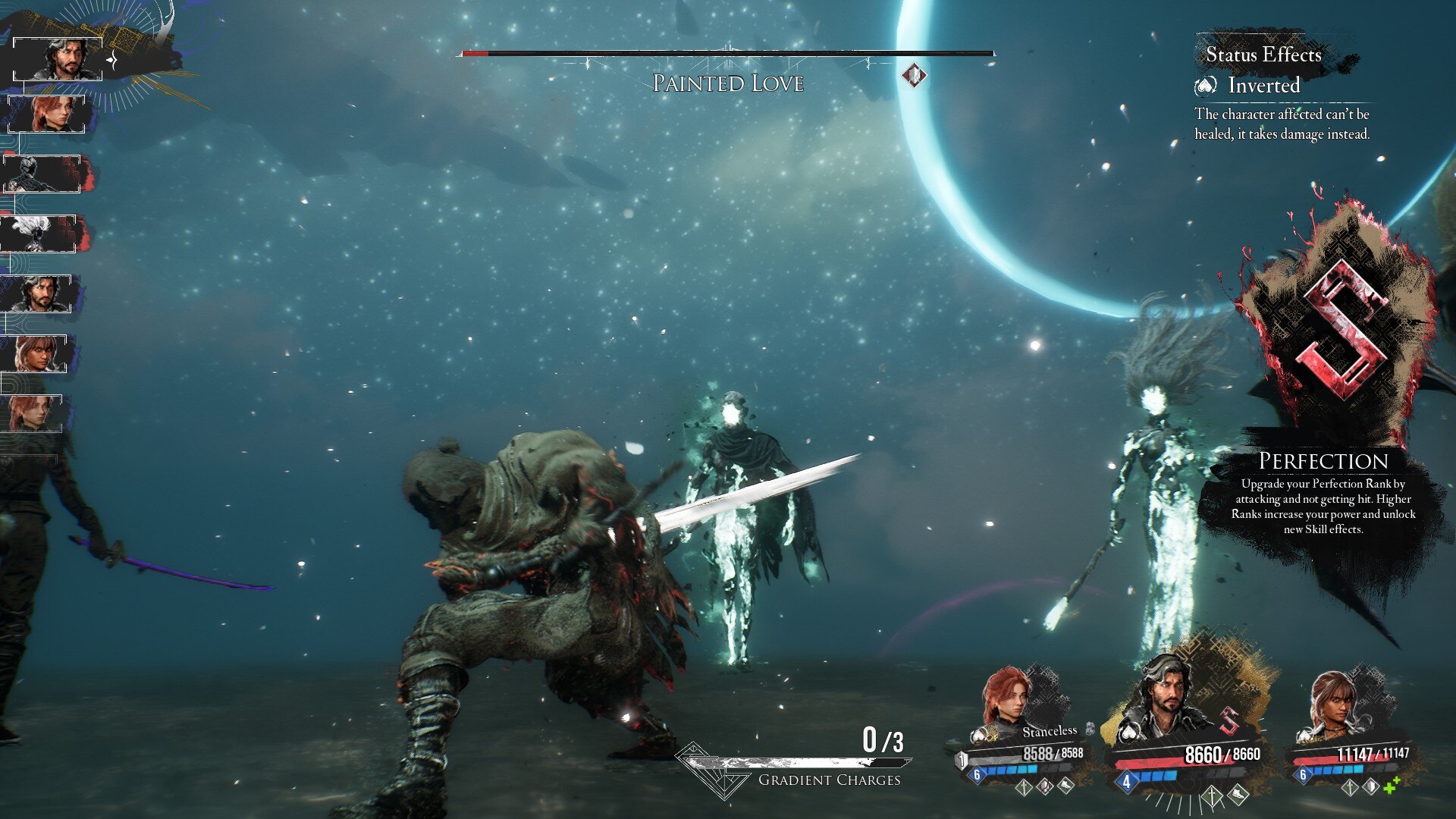Click the Inverted status effect icon
1456x819 pixels.
[x=1206, y=86]
